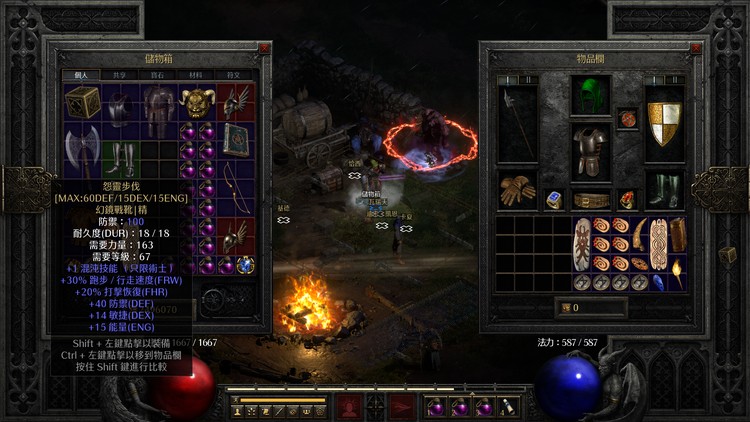Viewport: 750px width, 422px height.
Task: Click the equipped body armor slot
Action: (591, 152)
